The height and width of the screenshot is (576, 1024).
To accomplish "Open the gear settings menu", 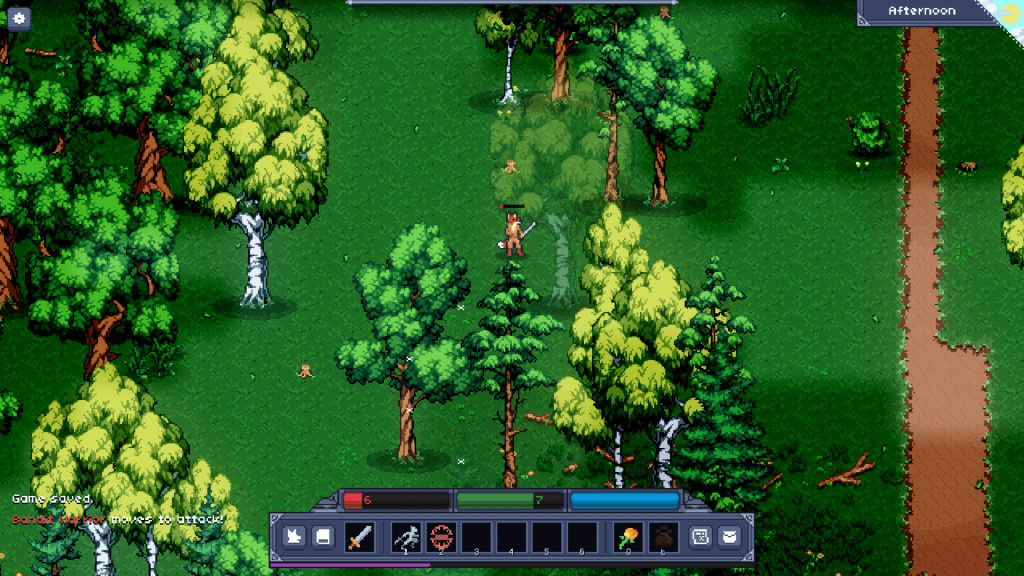I will pyautogui.click(x=19, y=18).
